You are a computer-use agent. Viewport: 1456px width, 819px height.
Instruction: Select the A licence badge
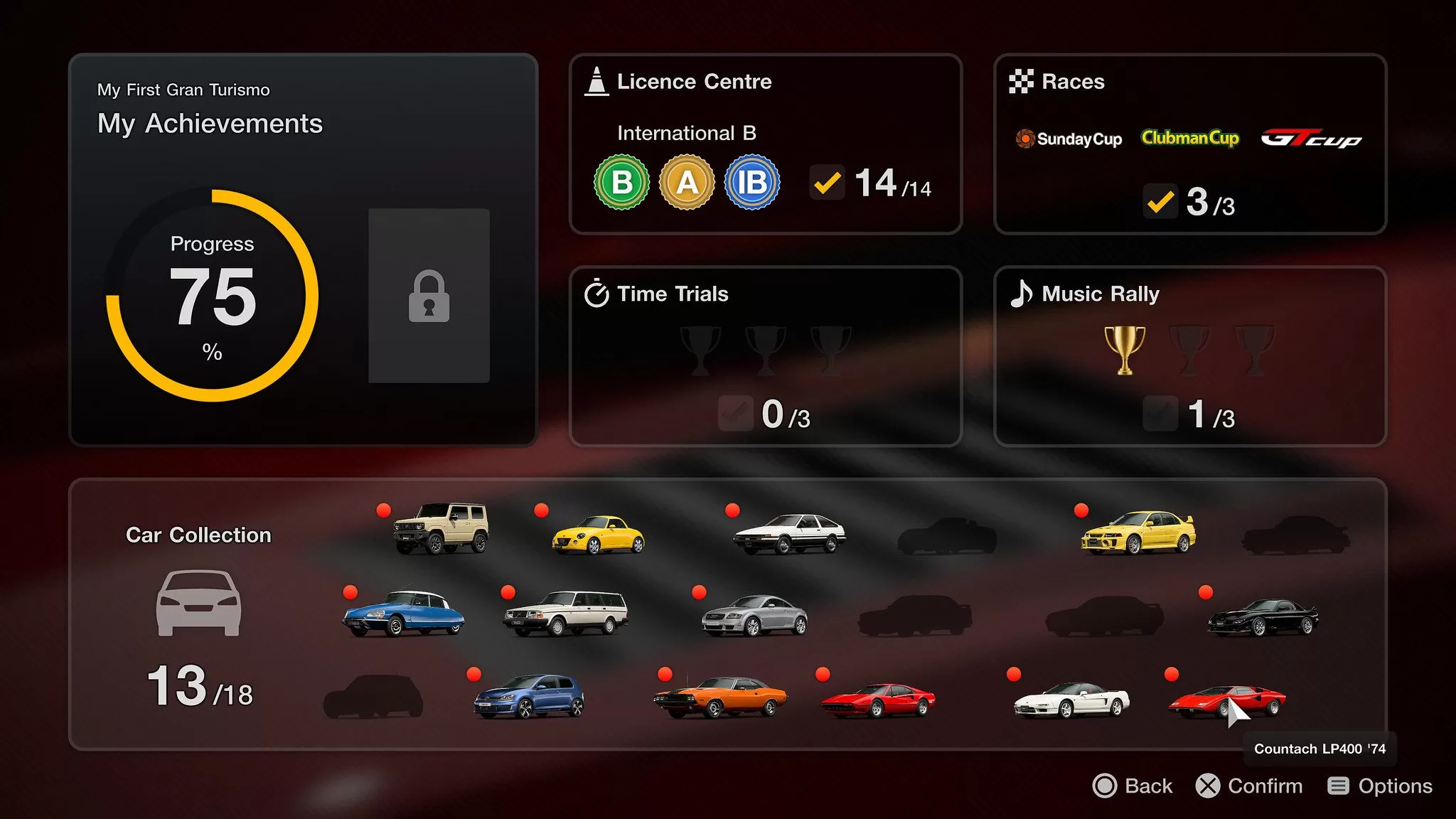pyautogui.click(x=687, y=183)
